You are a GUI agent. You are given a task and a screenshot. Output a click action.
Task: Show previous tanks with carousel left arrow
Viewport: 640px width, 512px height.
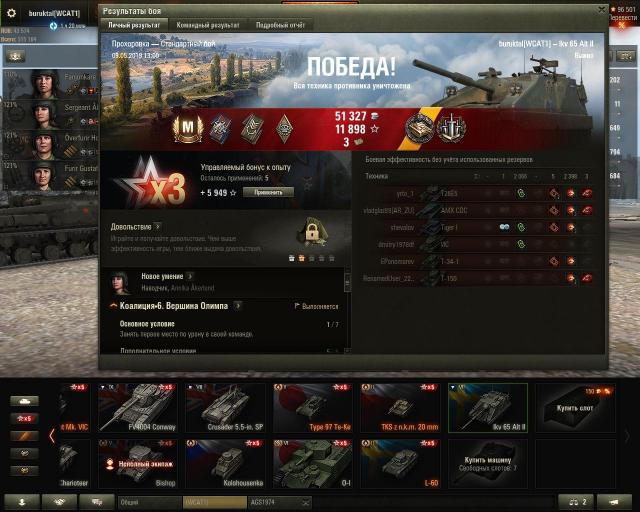[x=52, y=435]
